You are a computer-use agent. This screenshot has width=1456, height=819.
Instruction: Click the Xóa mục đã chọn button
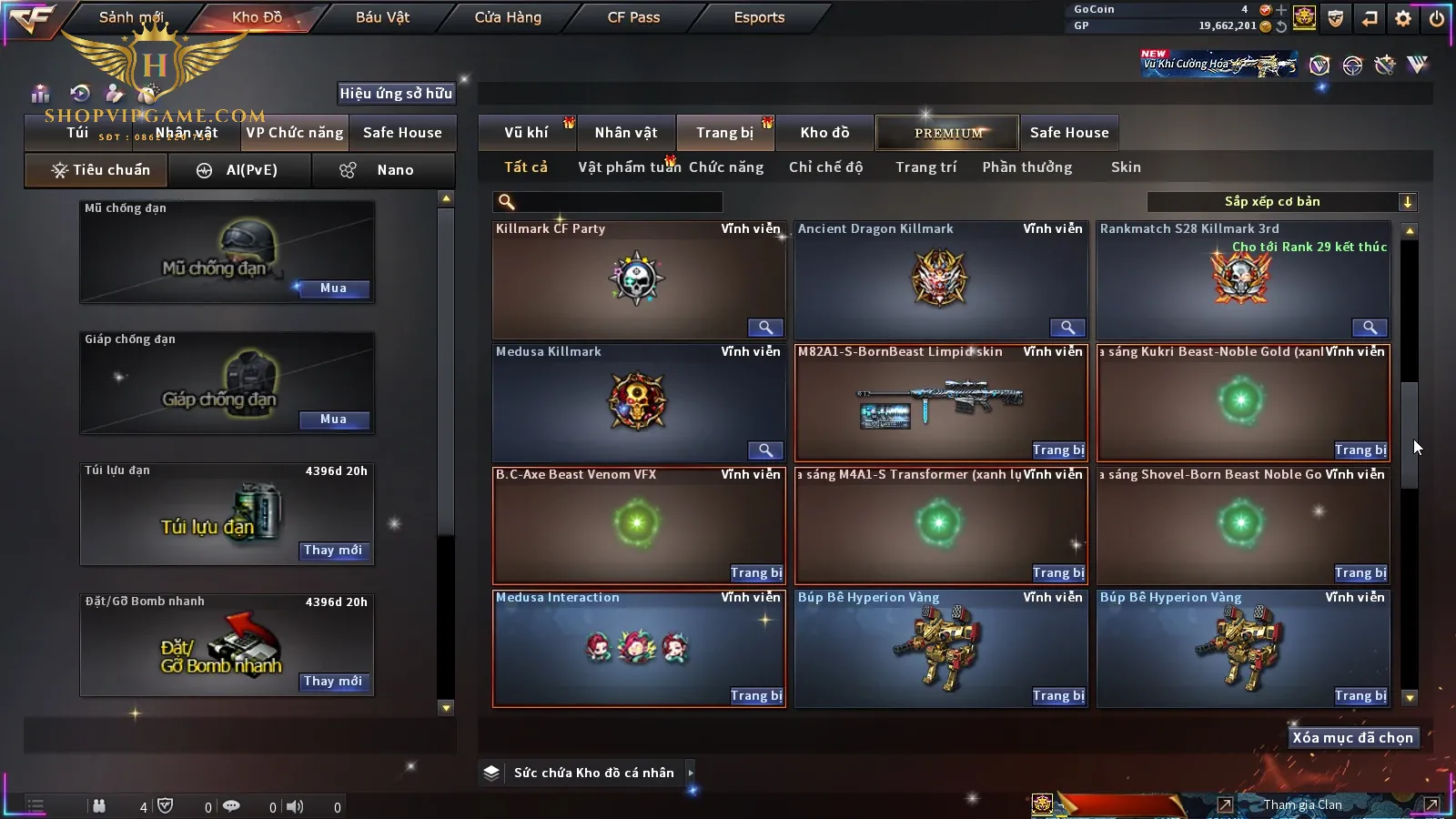point(1352,738)
